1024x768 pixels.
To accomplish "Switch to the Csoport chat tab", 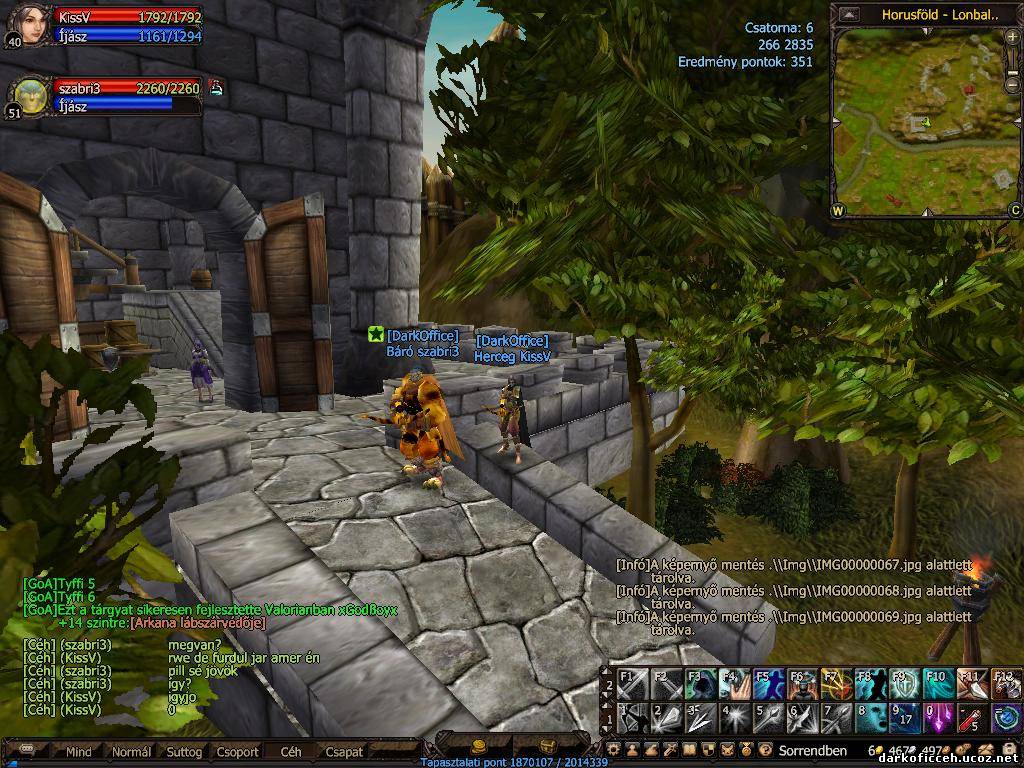I will tap(237, 751).
